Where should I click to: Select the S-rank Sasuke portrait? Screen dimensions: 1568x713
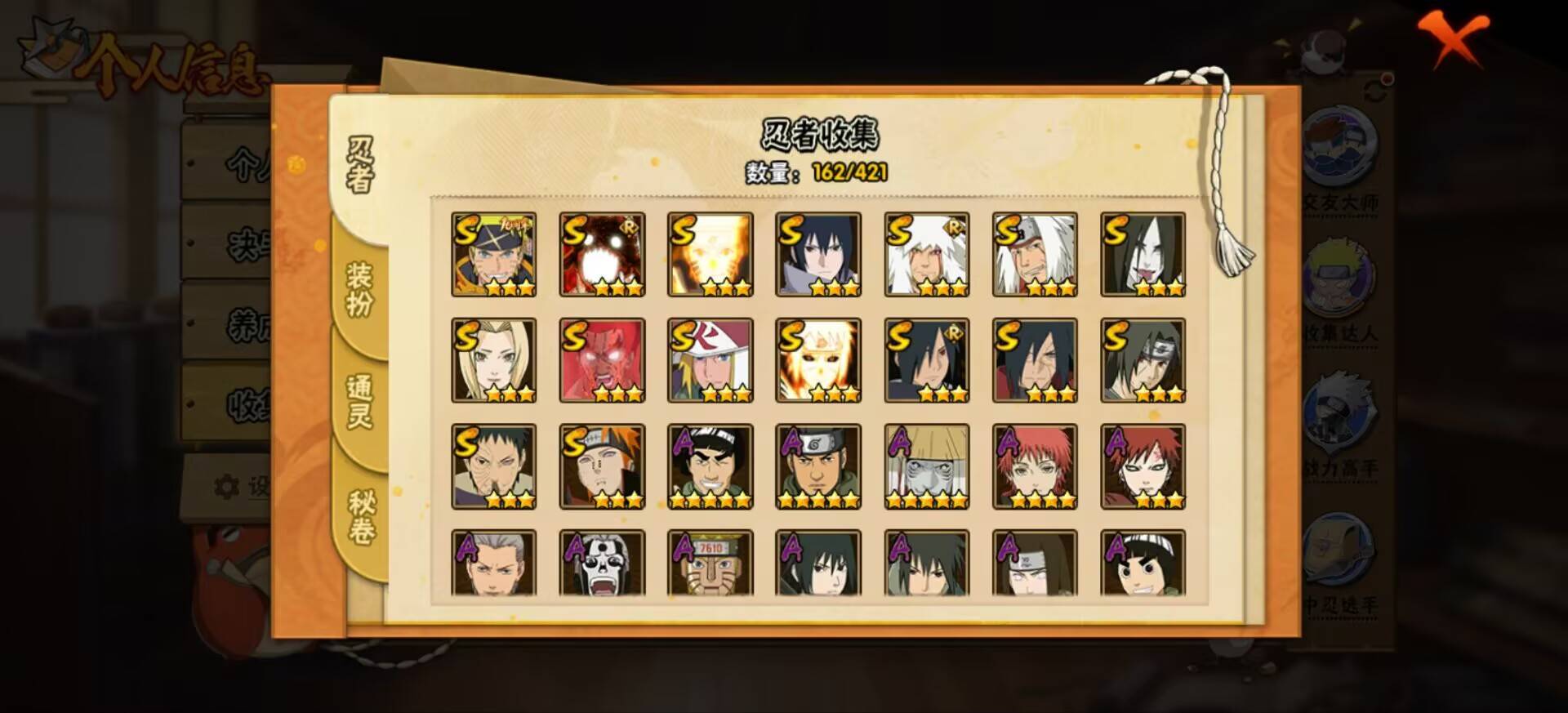click(x=817, y=254)
